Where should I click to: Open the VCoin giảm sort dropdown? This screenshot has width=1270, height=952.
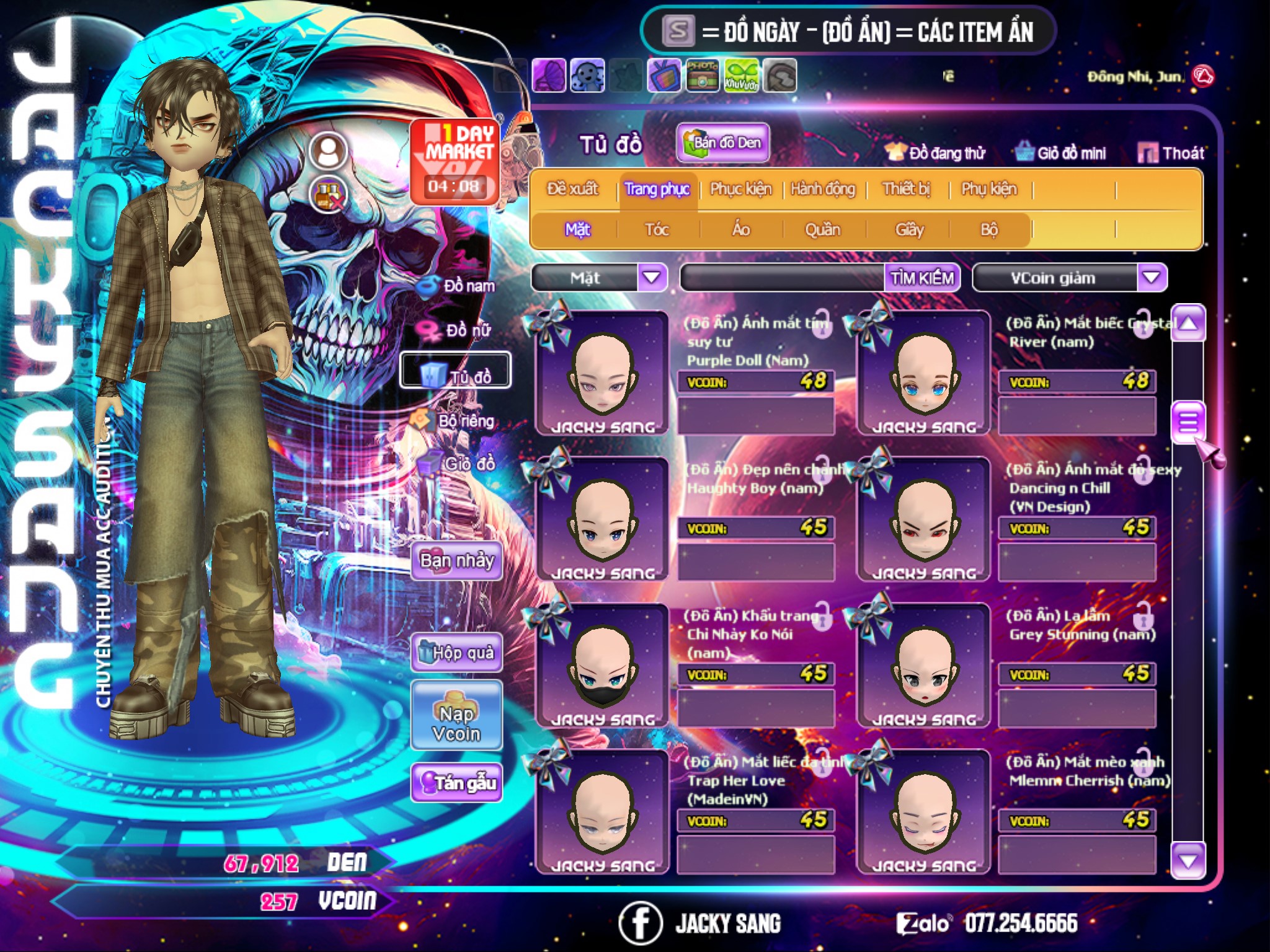click(1151, 278)
